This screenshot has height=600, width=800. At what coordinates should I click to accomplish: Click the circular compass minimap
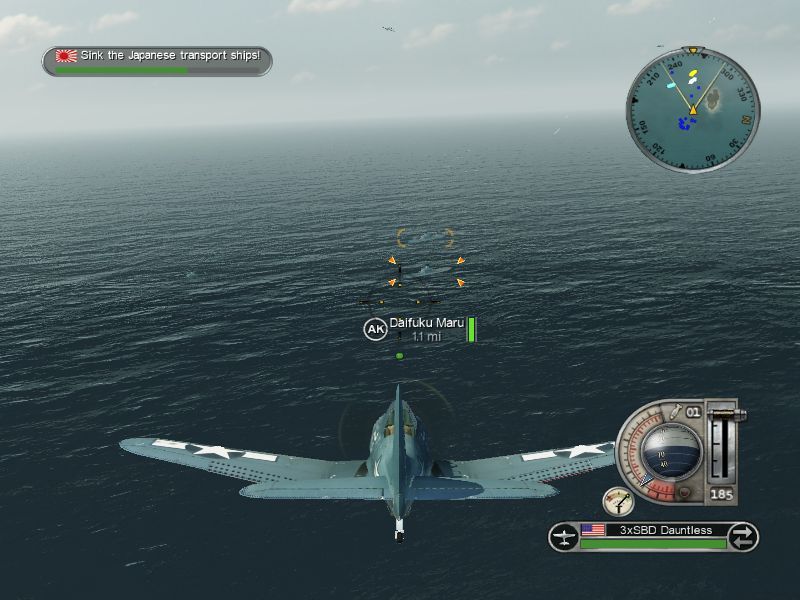coord(693,107)
